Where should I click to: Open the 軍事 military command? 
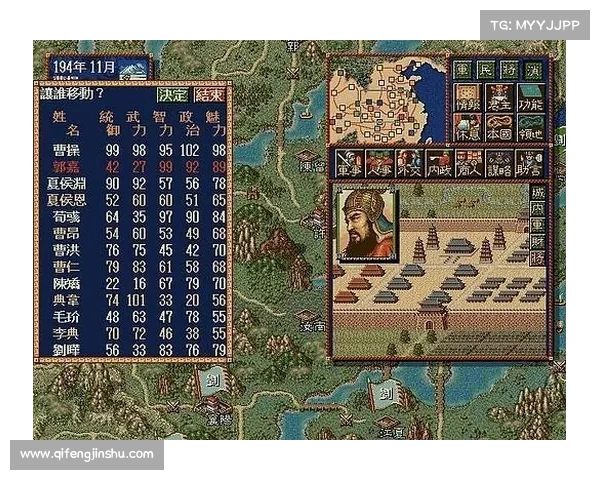pos(348,162)
